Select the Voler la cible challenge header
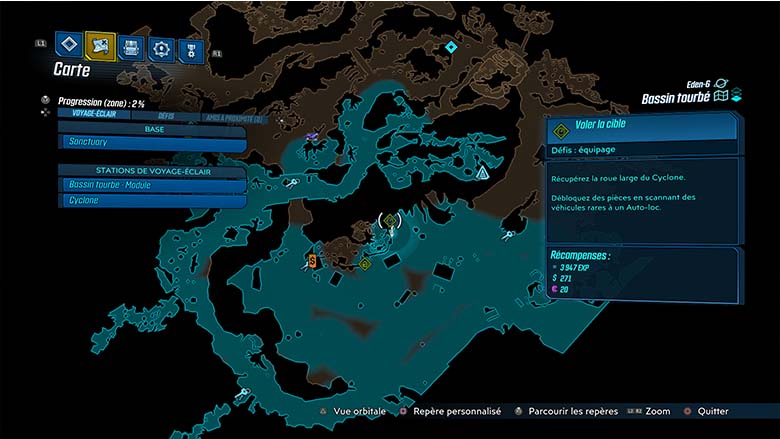 pyautogui.click(x=642, y=127)
